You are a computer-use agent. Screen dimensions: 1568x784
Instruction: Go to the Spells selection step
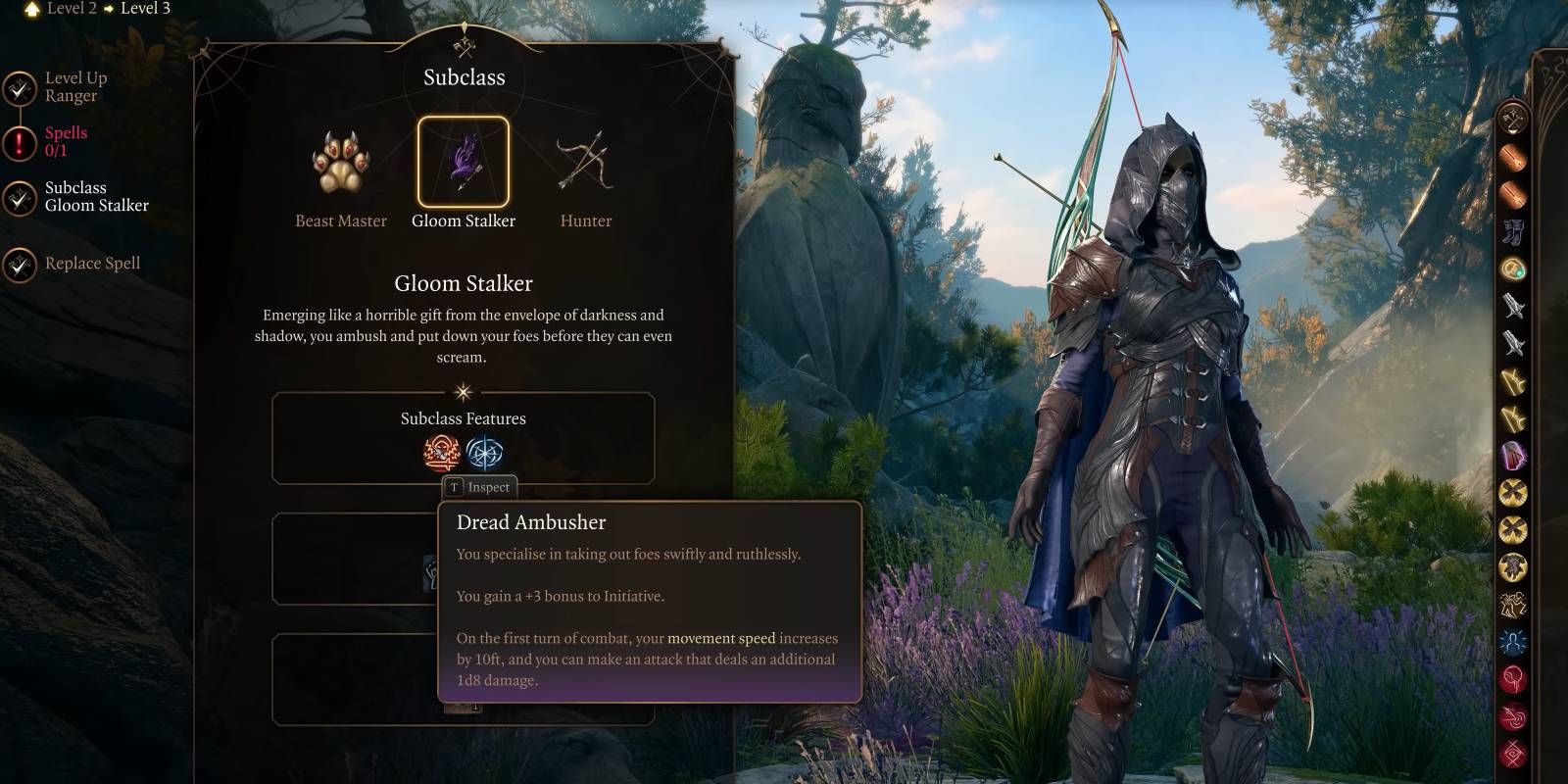pyautogui.click(x=65, y=142)
